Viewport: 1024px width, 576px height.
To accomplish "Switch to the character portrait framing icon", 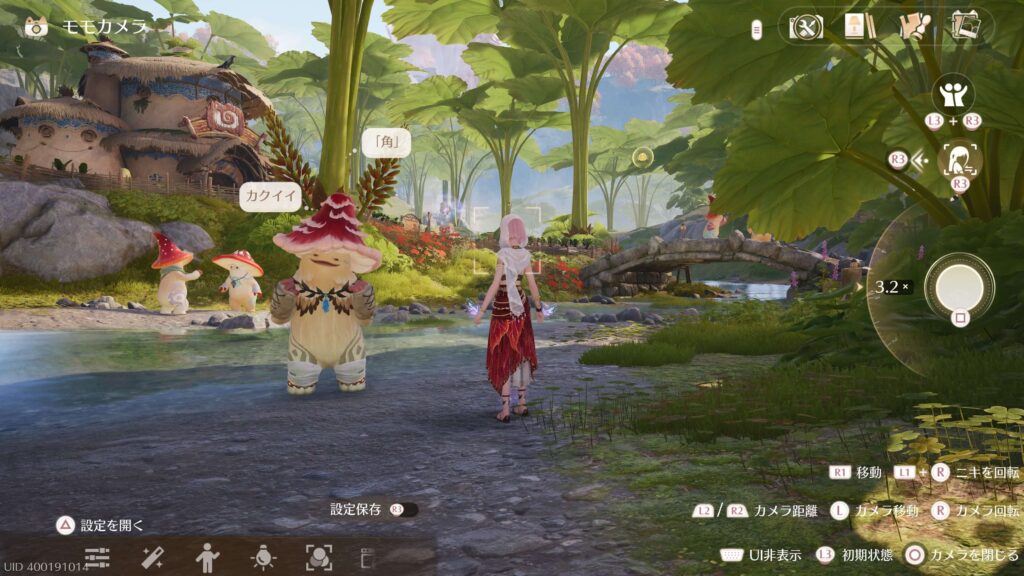I will click(x=961, y=158).
